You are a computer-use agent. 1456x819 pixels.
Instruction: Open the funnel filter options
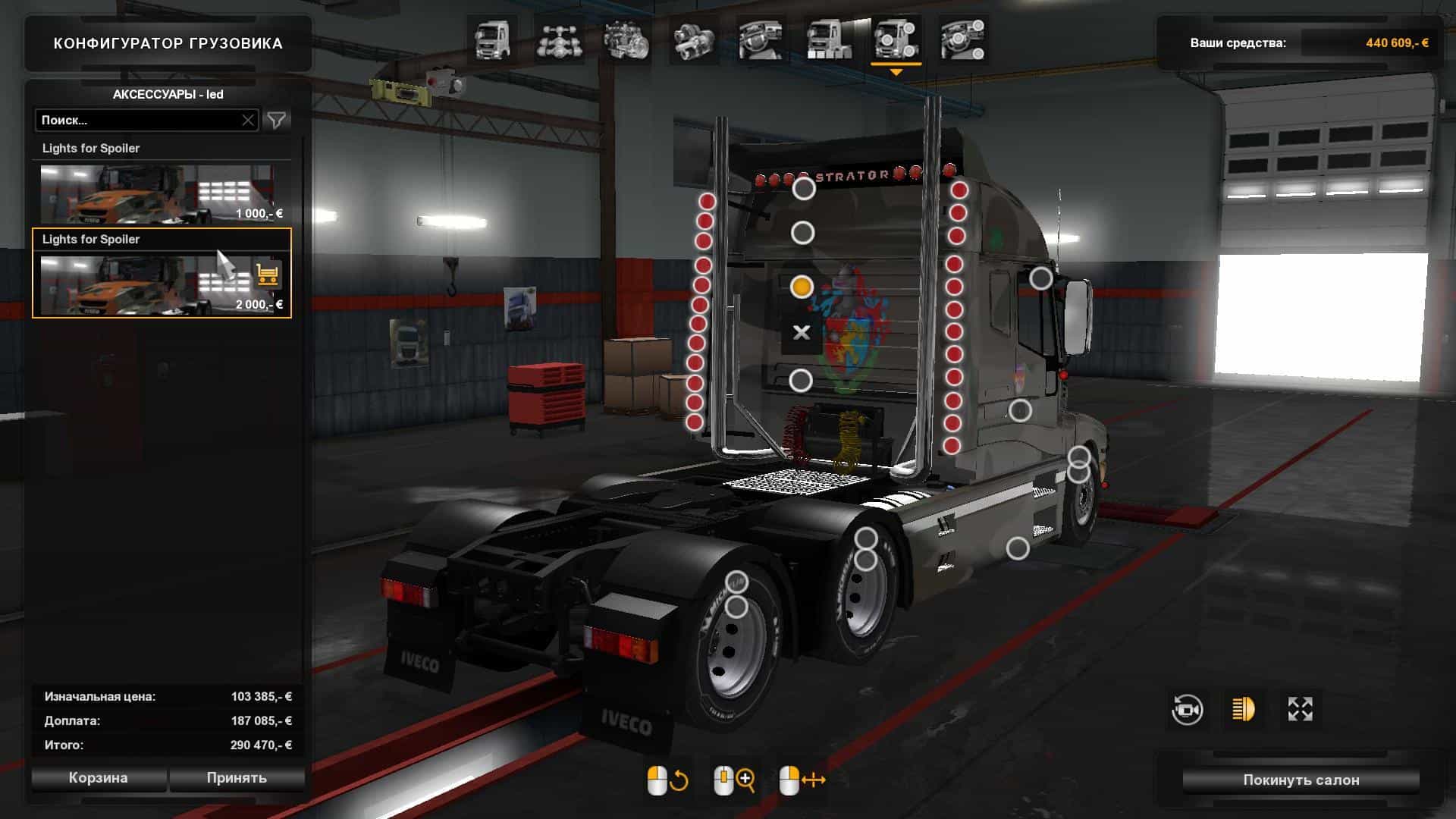[277, 120]
